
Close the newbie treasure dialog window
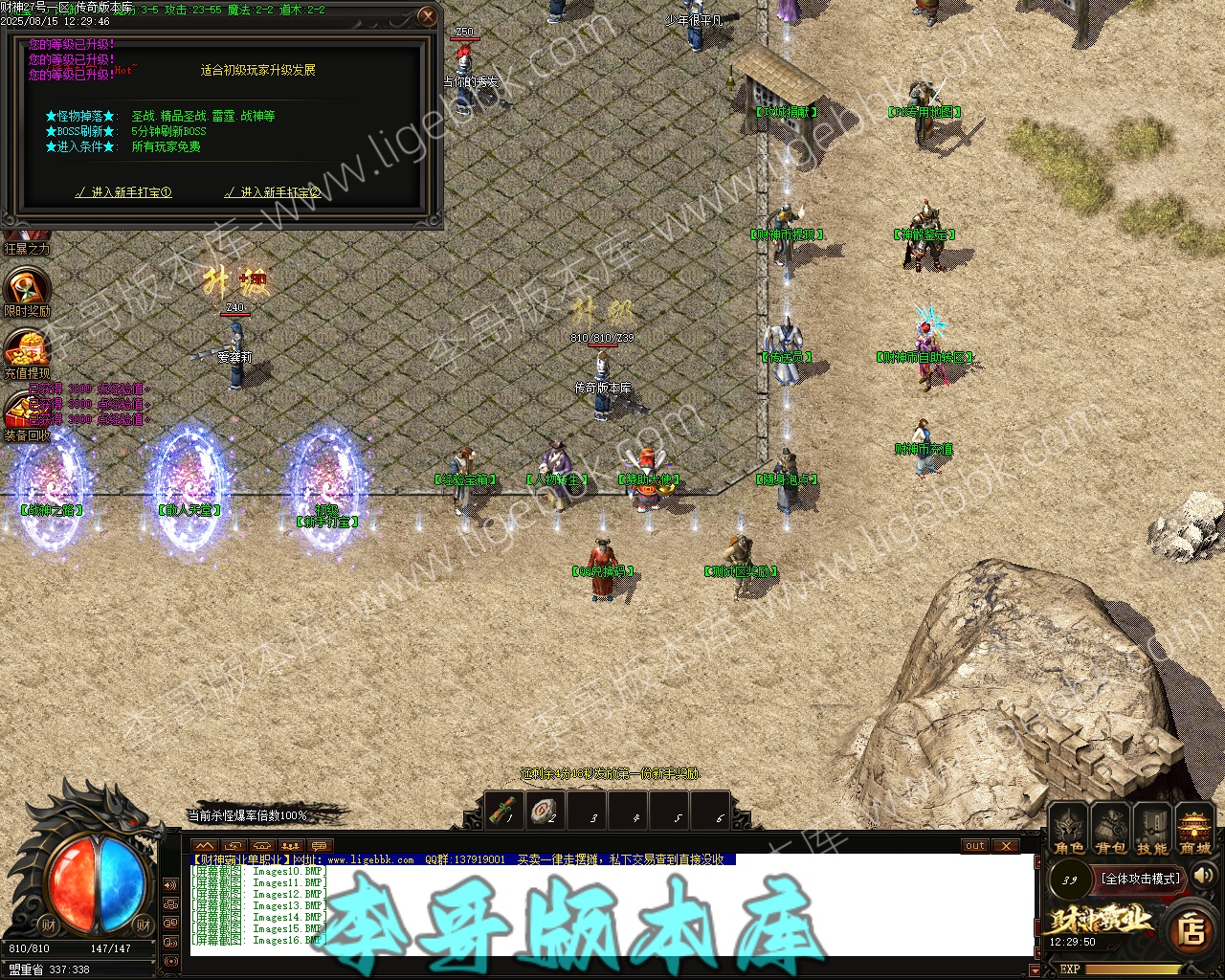tap(428, 16)
